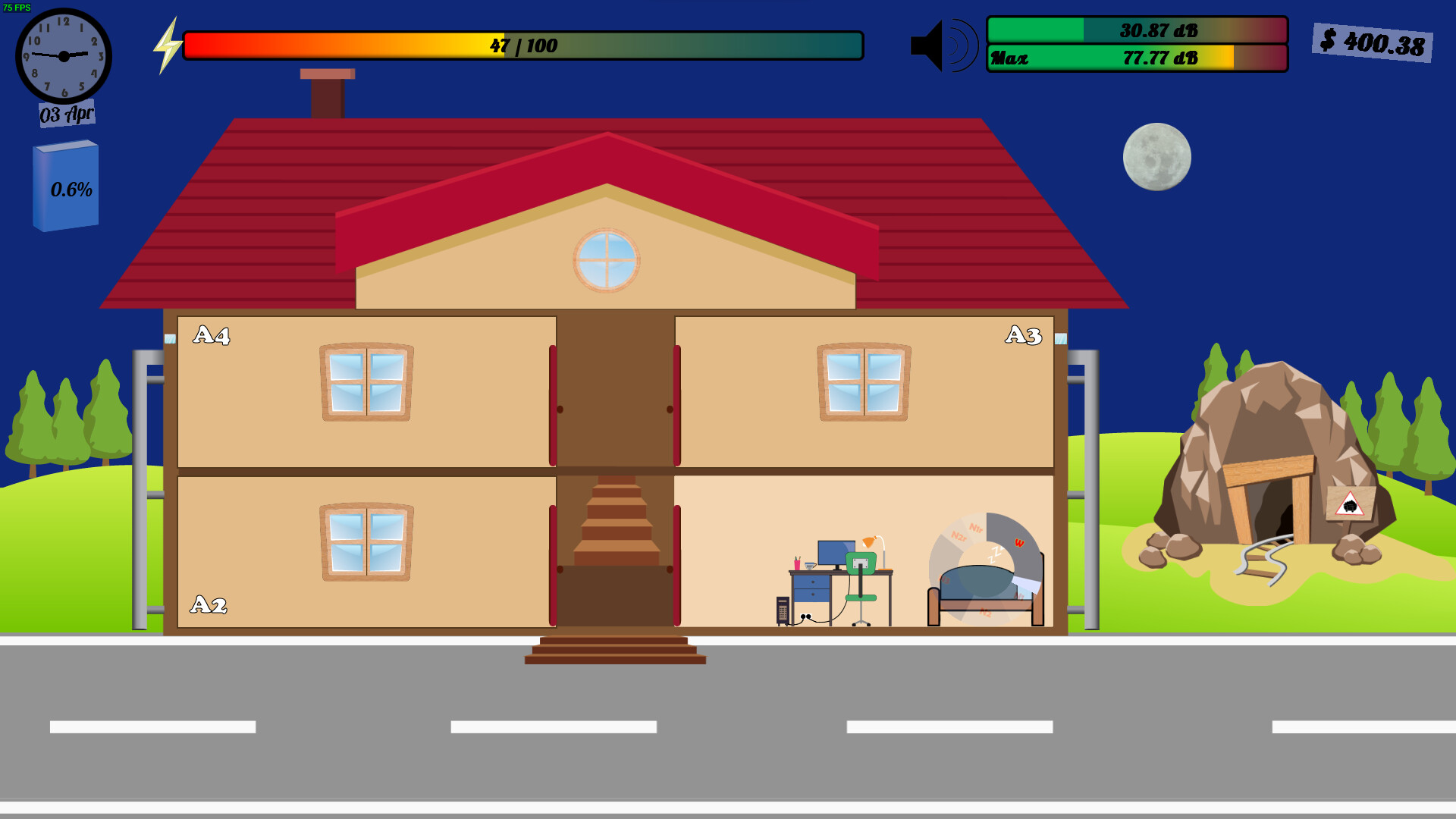Click the Max 77.77 dB meter bar
This screenshot has width=1456, height=819.
1136,58
